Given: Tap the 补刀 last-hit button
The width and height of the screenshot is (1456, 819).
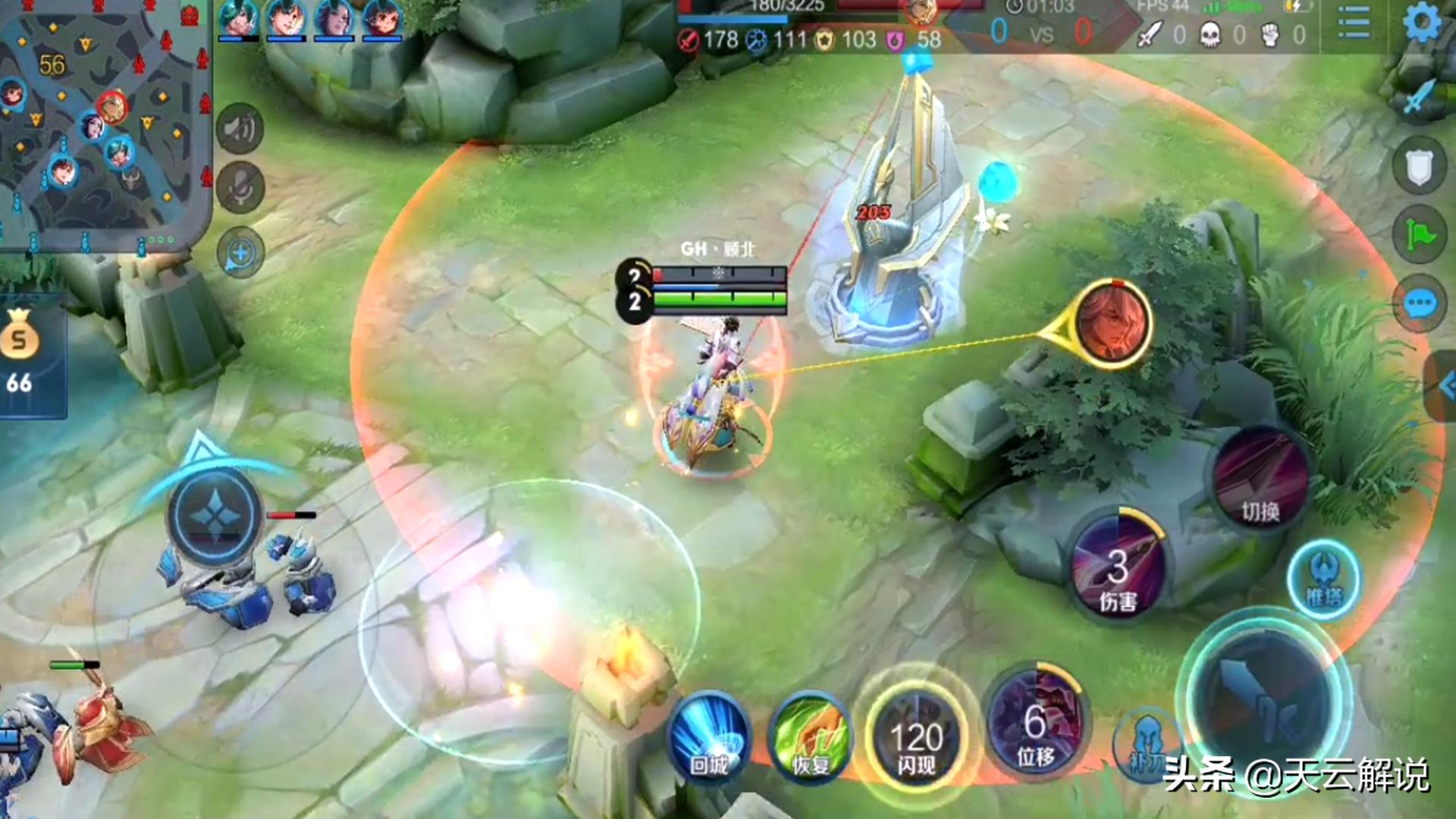Looking at the screenshot, I should 1145,747.
